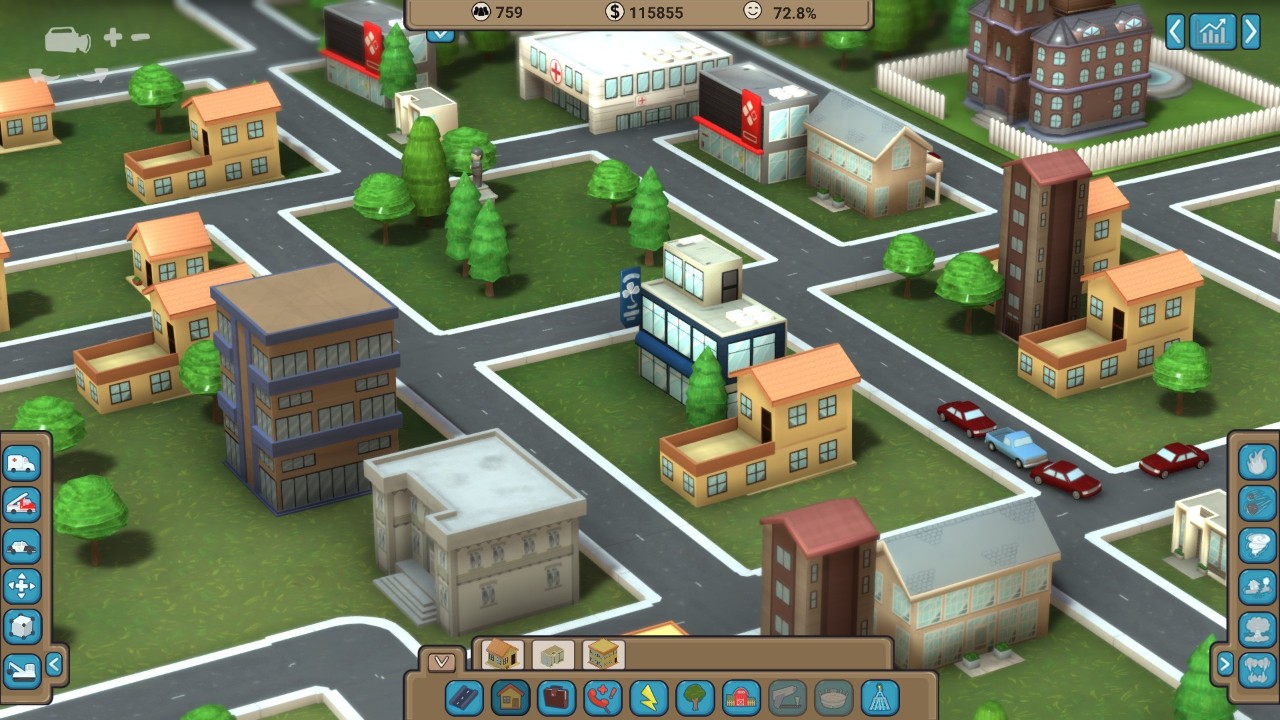1280x720 pixels.
Task: Open the briefcase commercial category
Action: [557, 697]
